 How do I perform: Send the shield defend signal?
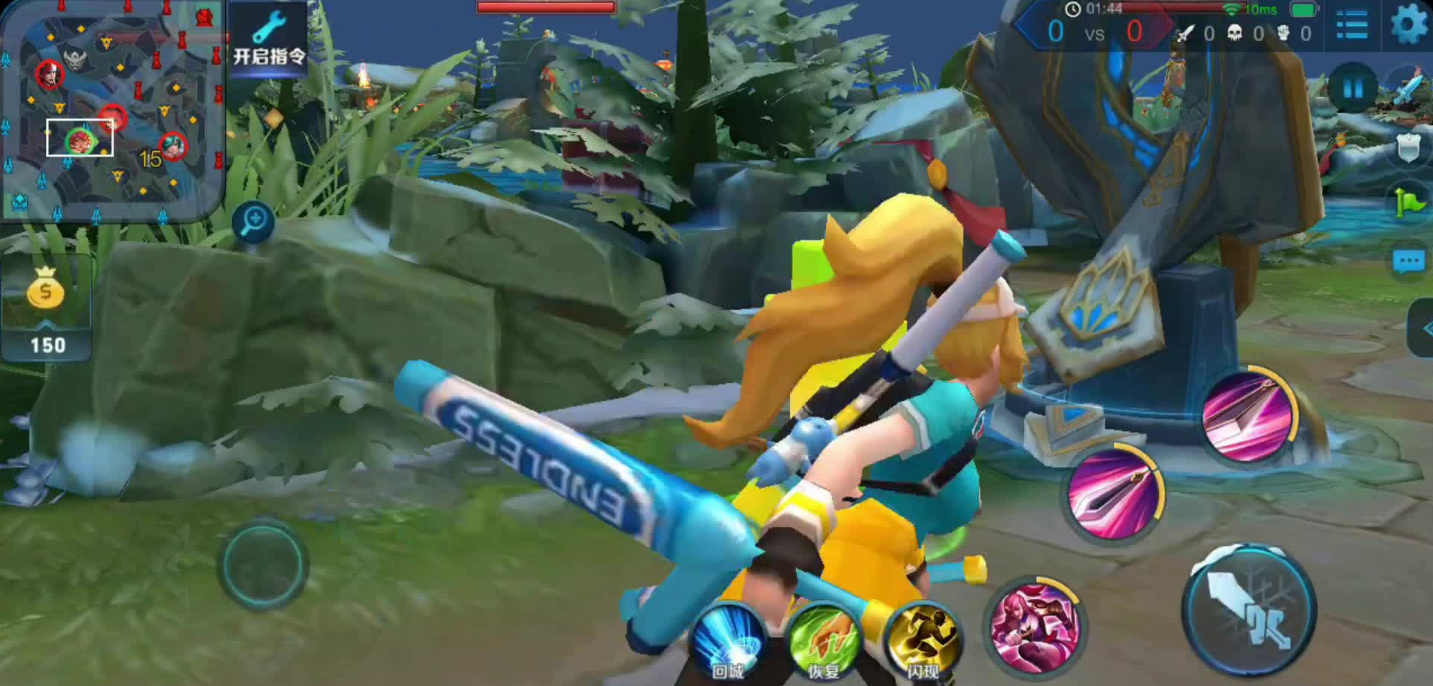click(1409, 149)
